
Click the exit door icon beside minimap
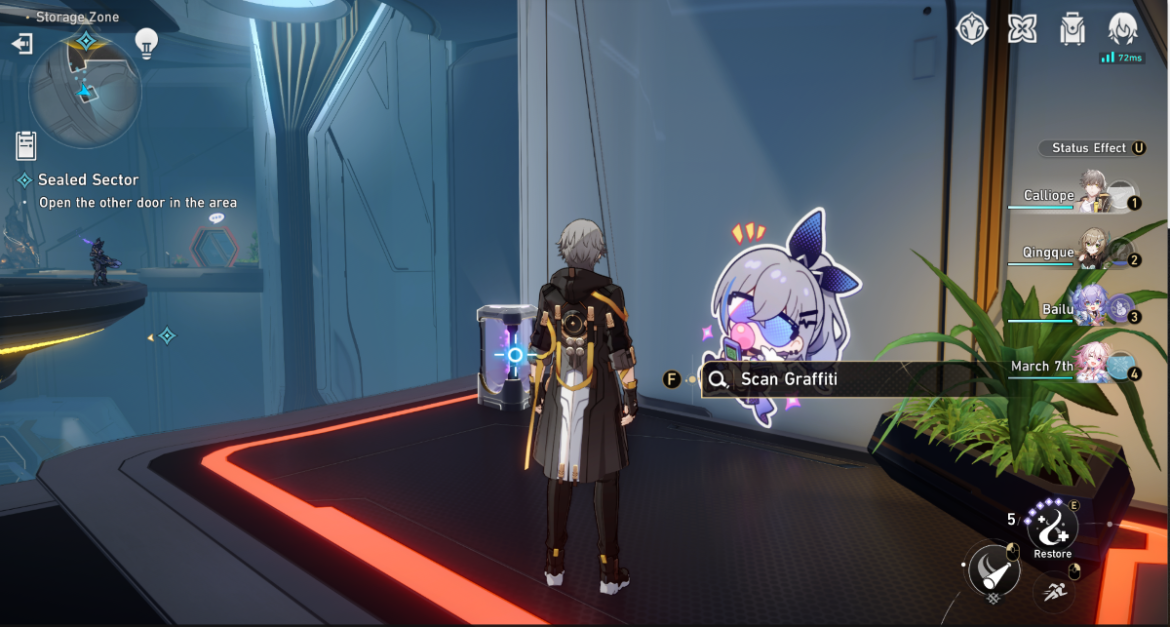click(x=22, y=44)
